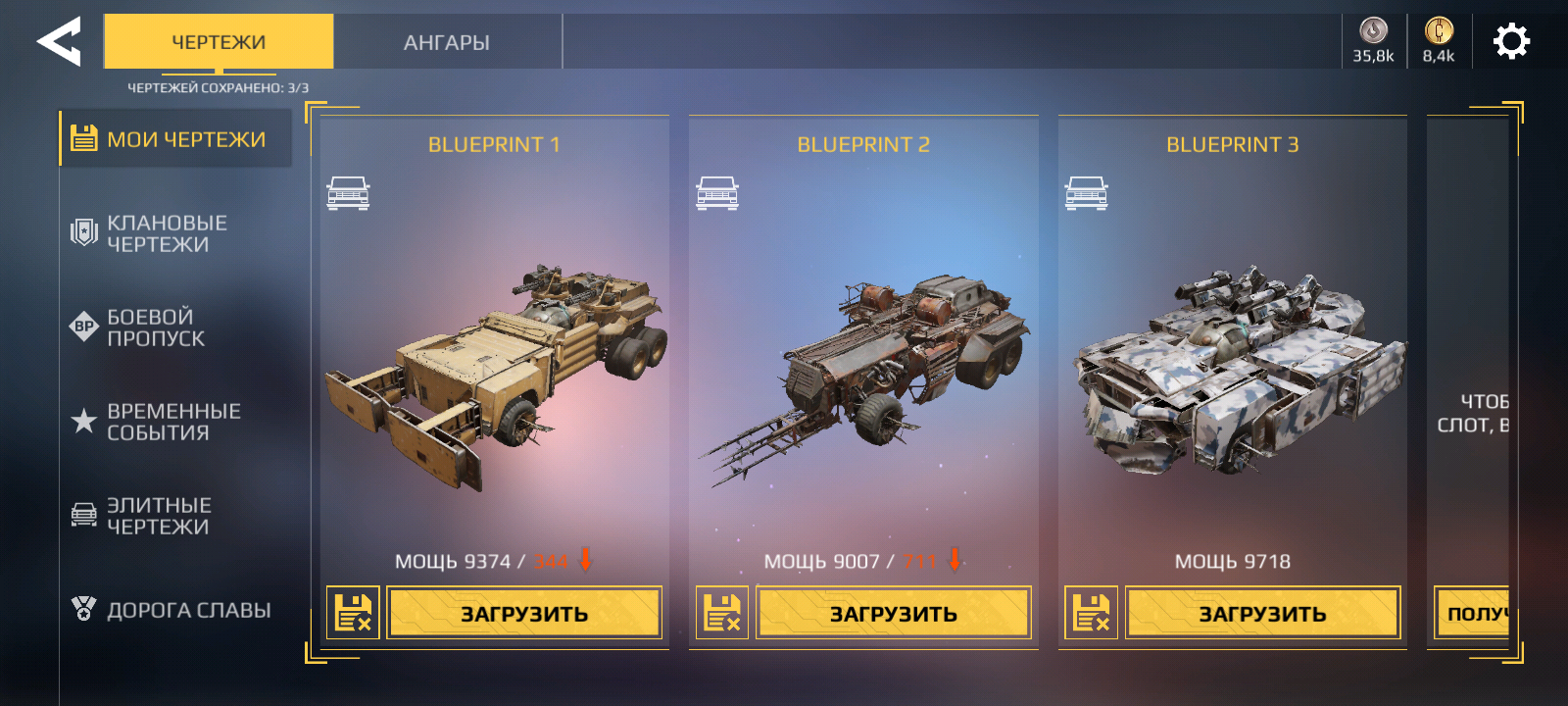Load Blueprint 1 with Загрузить

coord(524,614)
